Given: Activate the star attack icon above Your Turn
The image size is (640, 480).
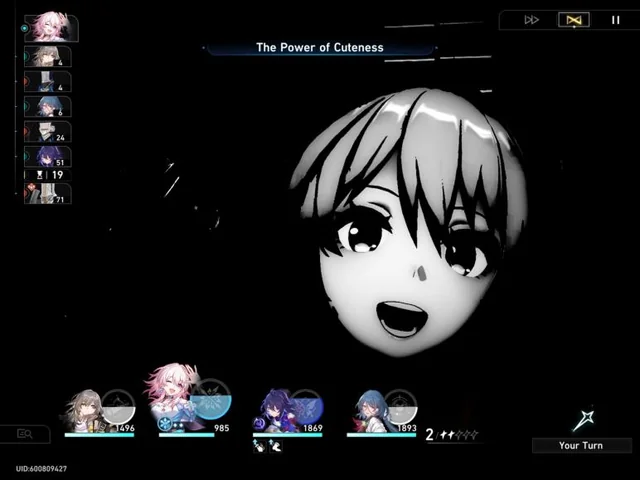Looking at the screenshot, I should 584,420.
